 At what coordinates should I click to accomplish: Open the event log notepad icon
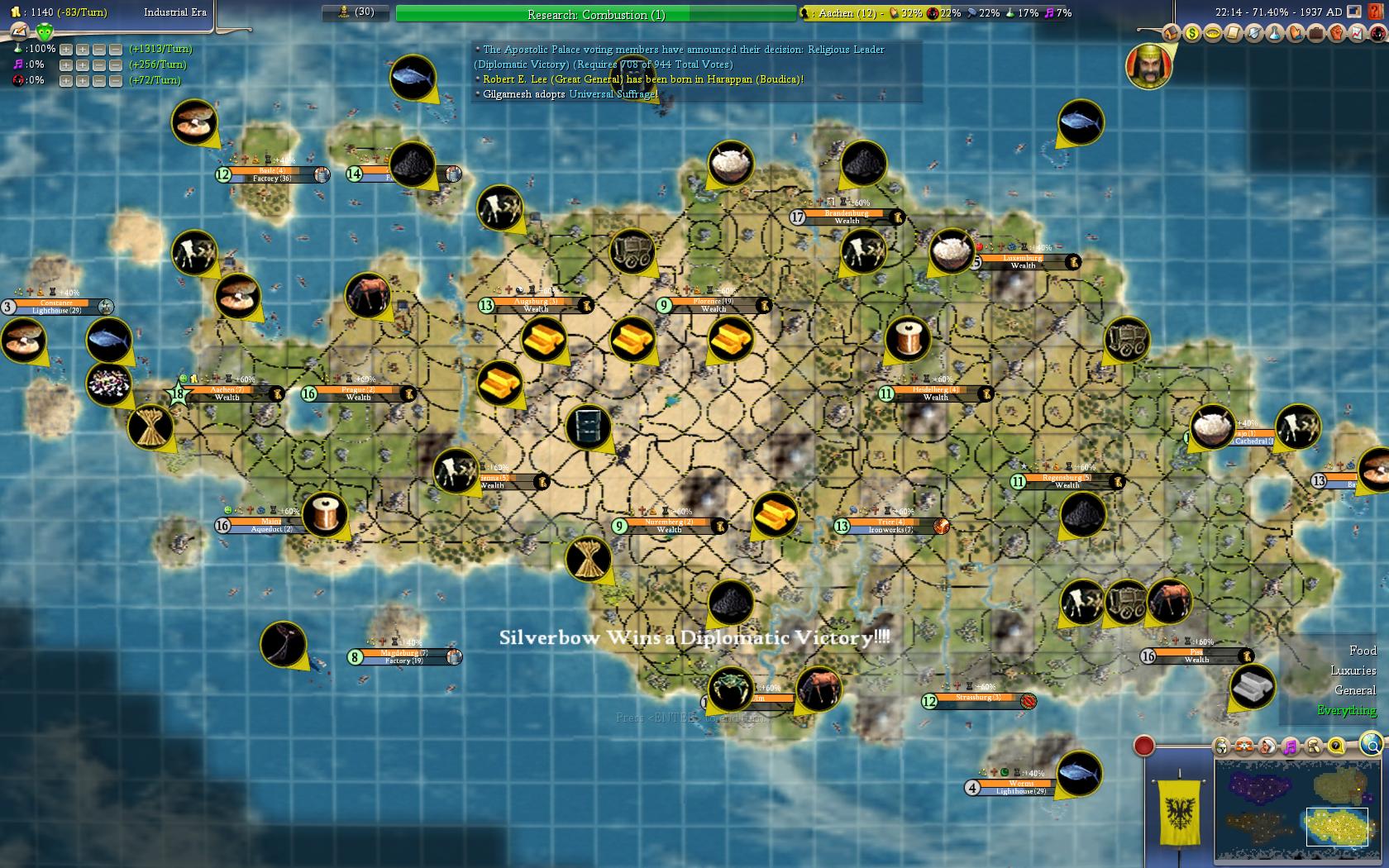pyautogui.click(x=1233, y=33)
